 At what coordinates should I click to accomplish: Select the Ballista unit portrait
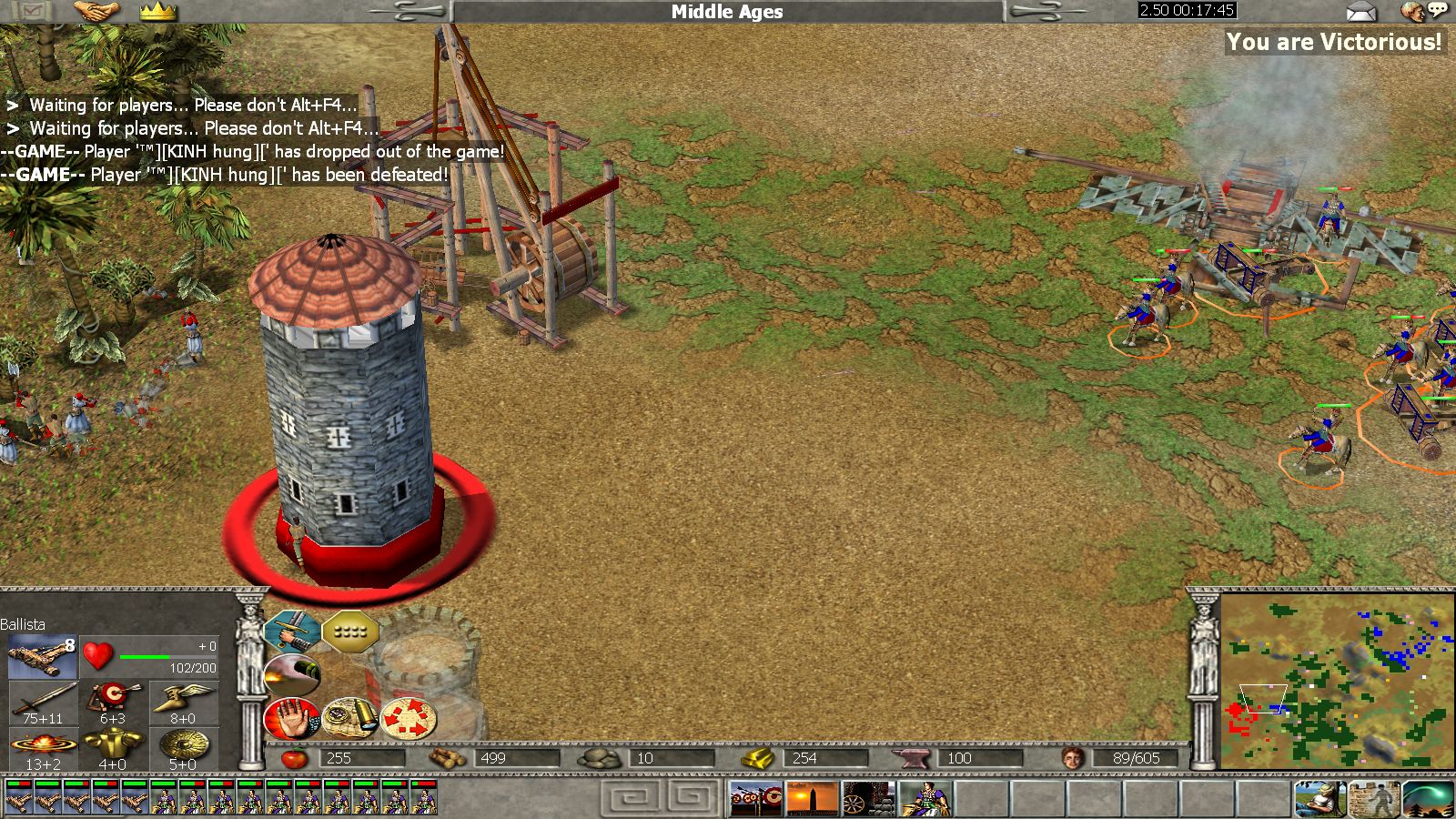click(42, 657)
